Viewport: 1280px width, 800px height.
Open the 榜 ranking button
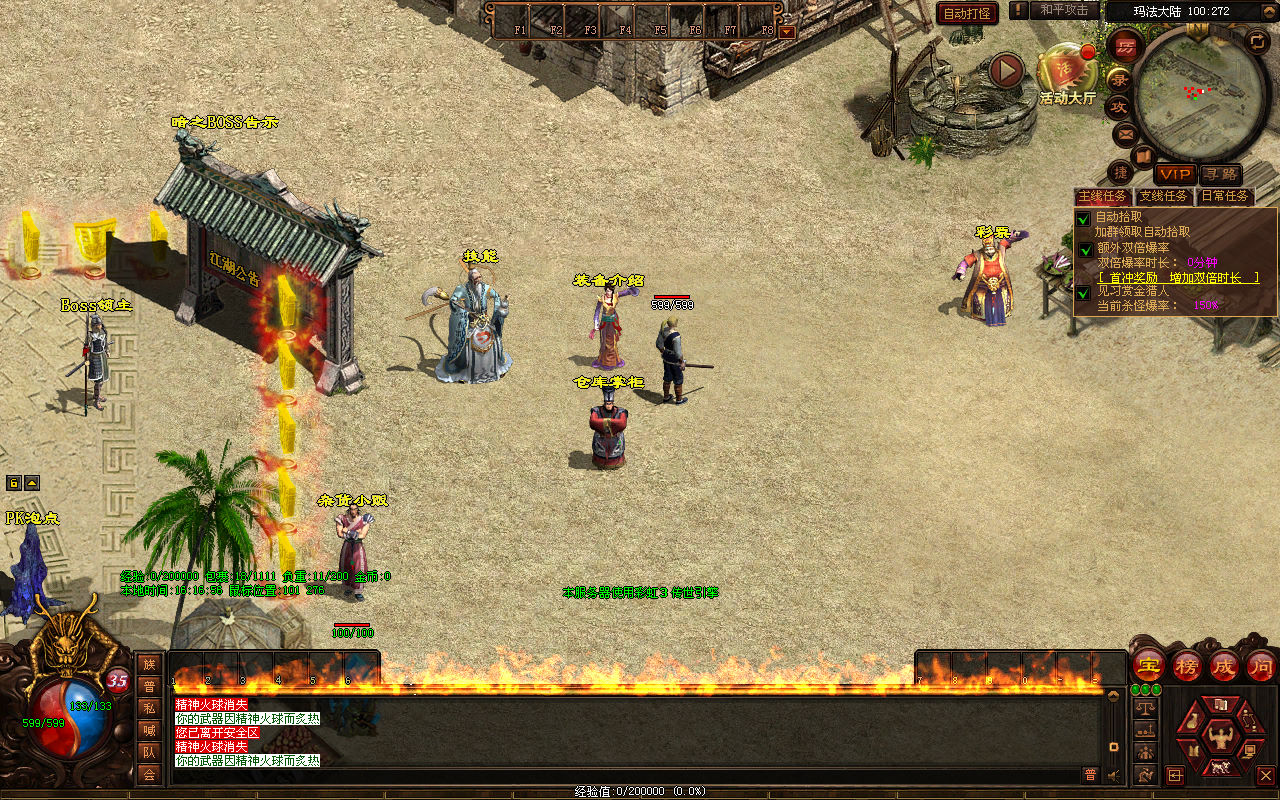(1186, 665)
